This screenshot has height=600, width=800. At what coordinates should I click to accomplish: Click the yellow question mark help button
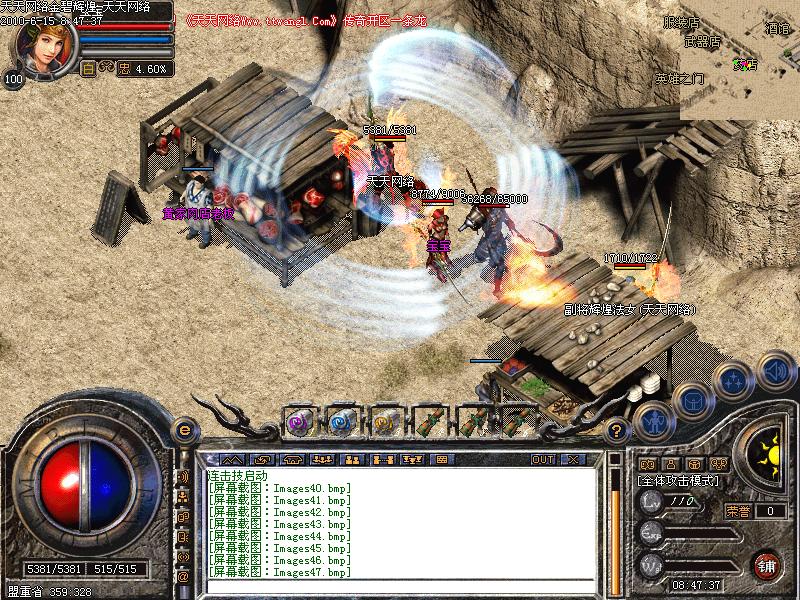pos(617,430)
